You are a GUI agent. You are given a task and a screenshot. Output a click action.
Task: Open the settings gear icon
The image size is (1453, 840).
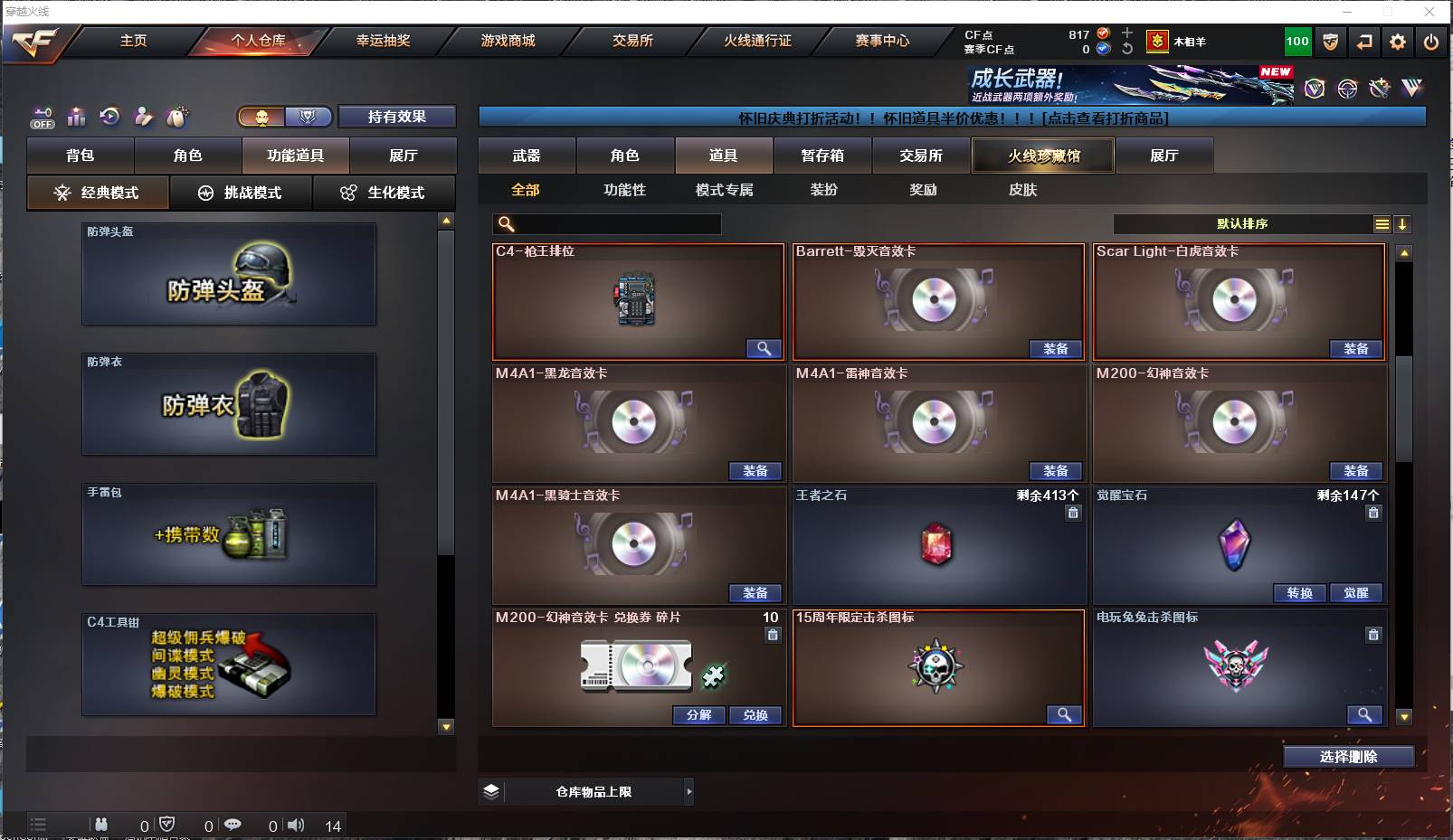pyautogui.click(x=1398, y=41)
